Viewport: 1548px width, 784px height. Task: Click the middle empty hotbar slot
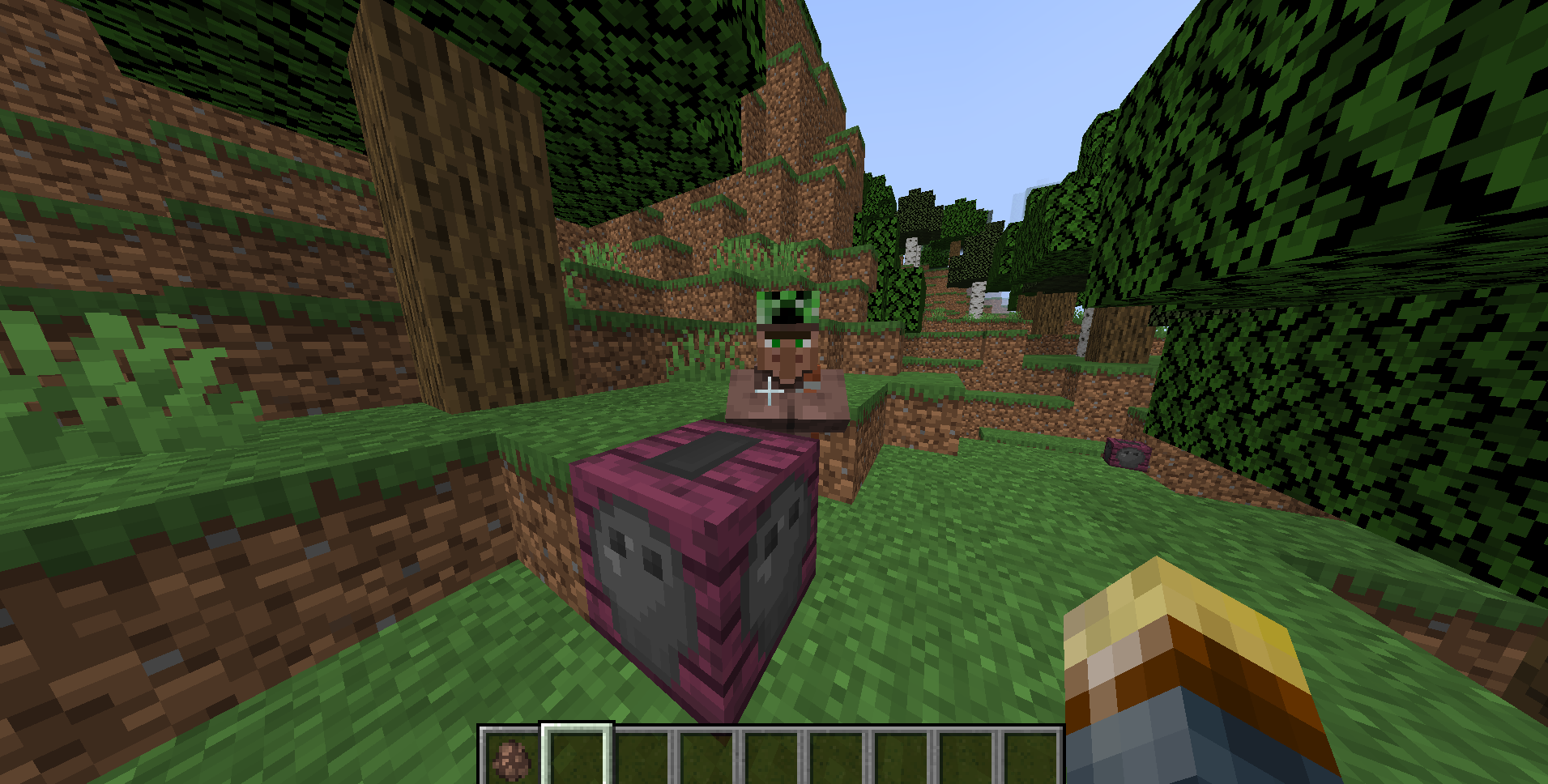pyautogui.click(x=774, y=757)
